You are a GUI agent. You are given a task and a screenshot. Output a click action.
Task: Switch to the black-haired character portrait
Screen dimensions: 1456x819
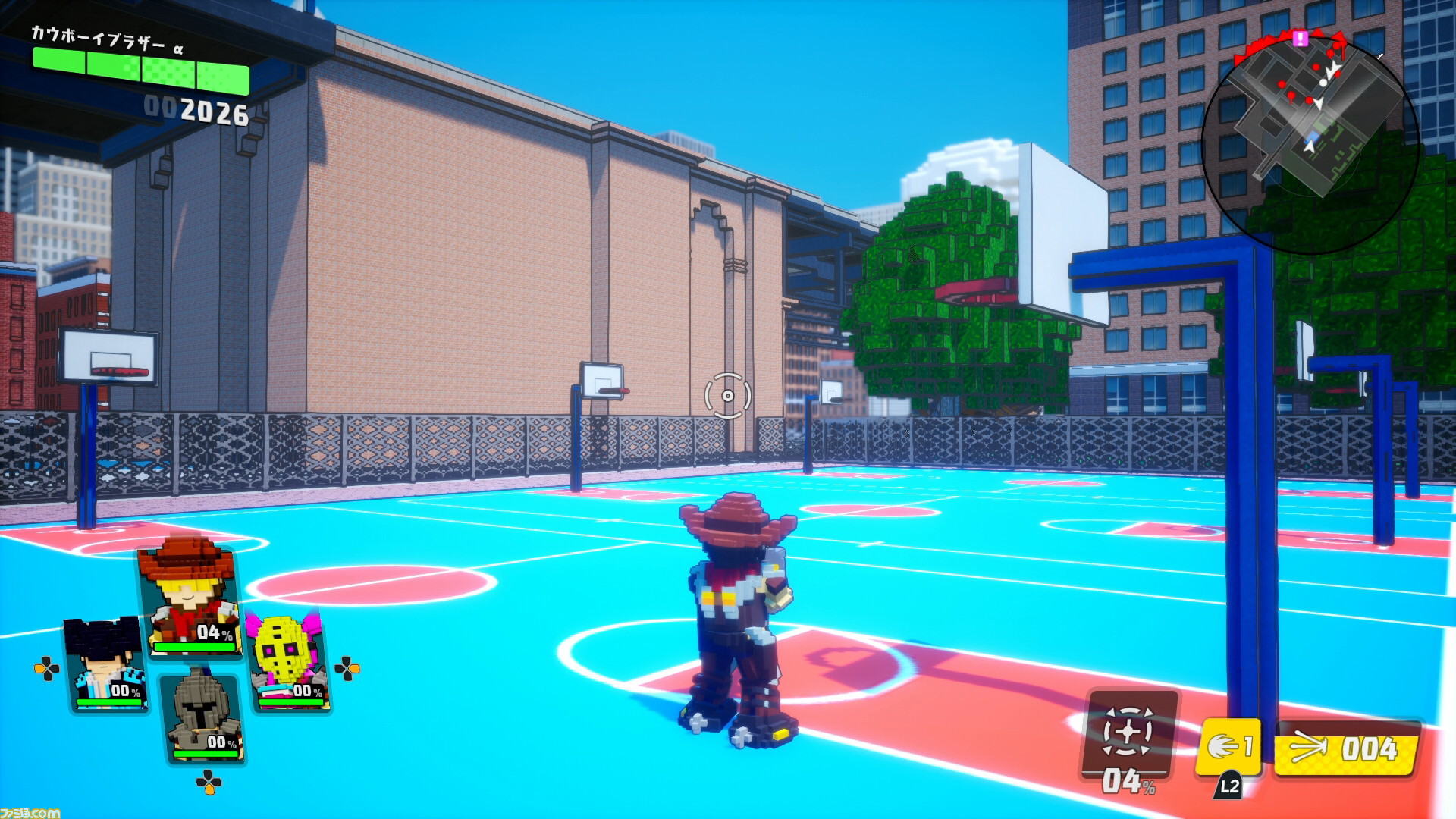[x=107, y=665]
